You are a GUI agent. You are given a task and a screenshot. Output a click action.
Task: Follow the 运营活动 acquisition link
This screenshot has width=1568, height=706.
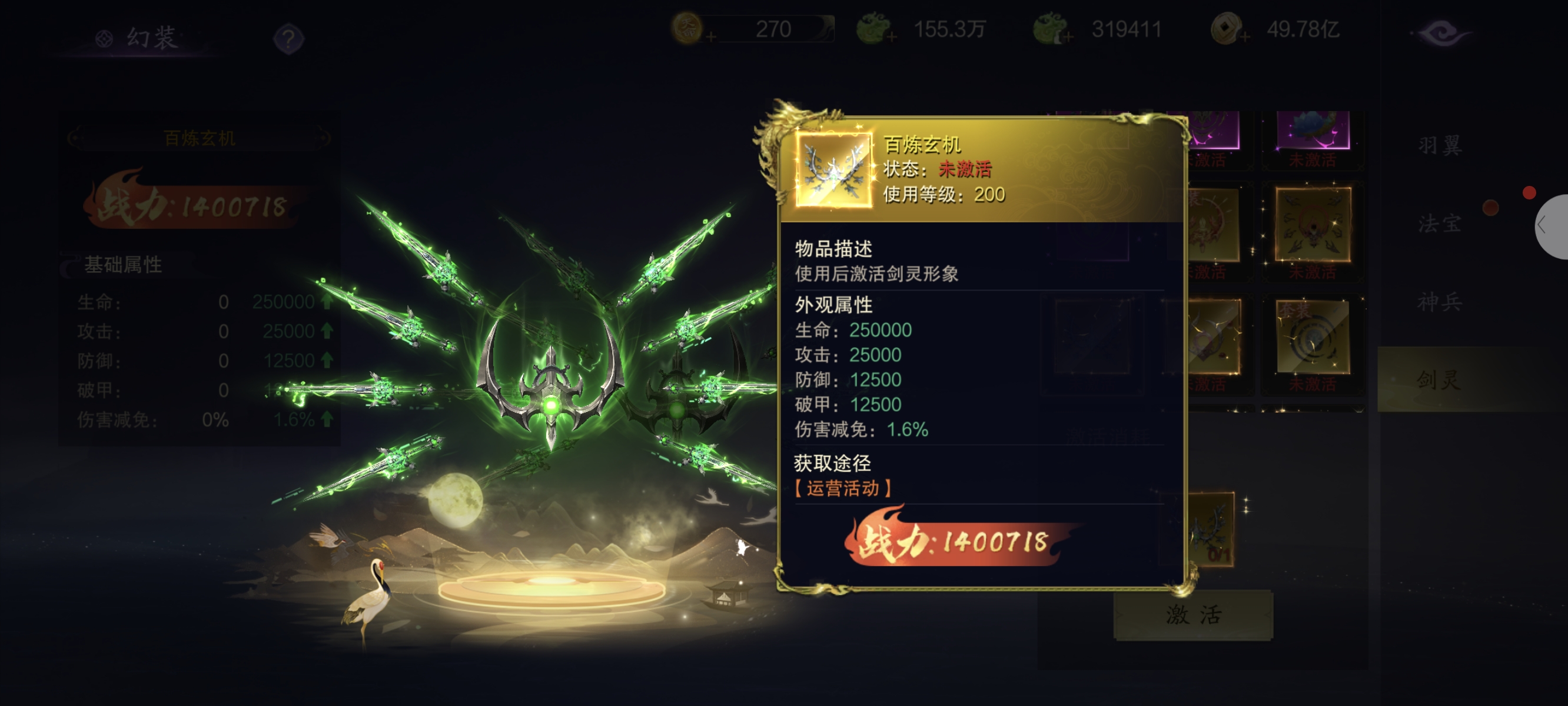point(843,488)
